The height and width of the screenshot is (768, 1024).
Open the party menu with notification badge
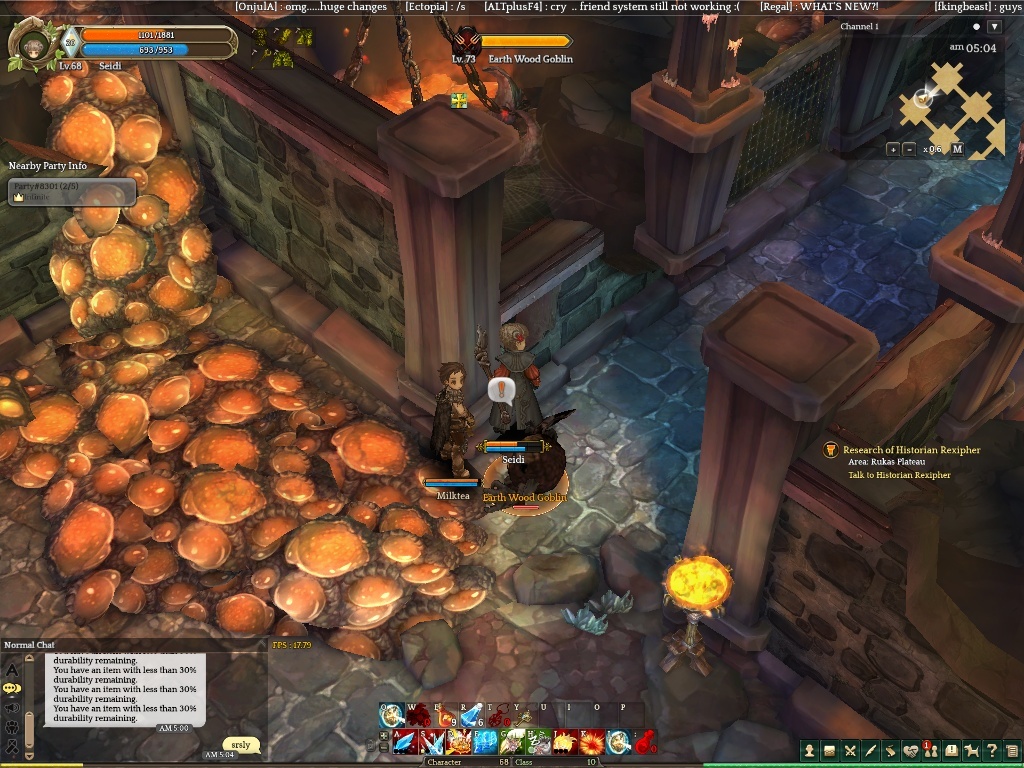click(x=930, y=750)
